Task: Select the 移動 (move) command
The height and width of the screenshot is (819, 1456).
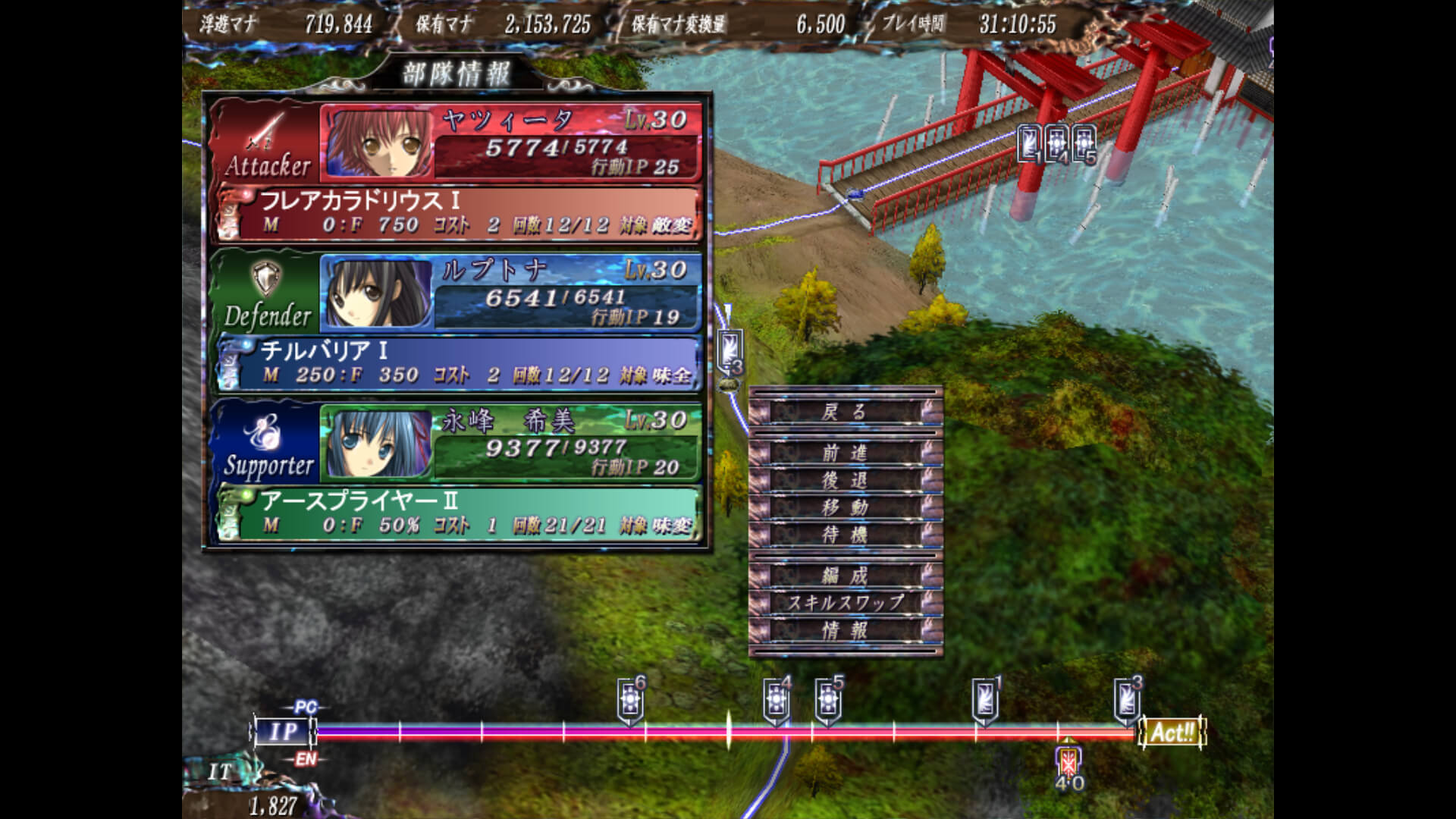Action: pos(845,507)
